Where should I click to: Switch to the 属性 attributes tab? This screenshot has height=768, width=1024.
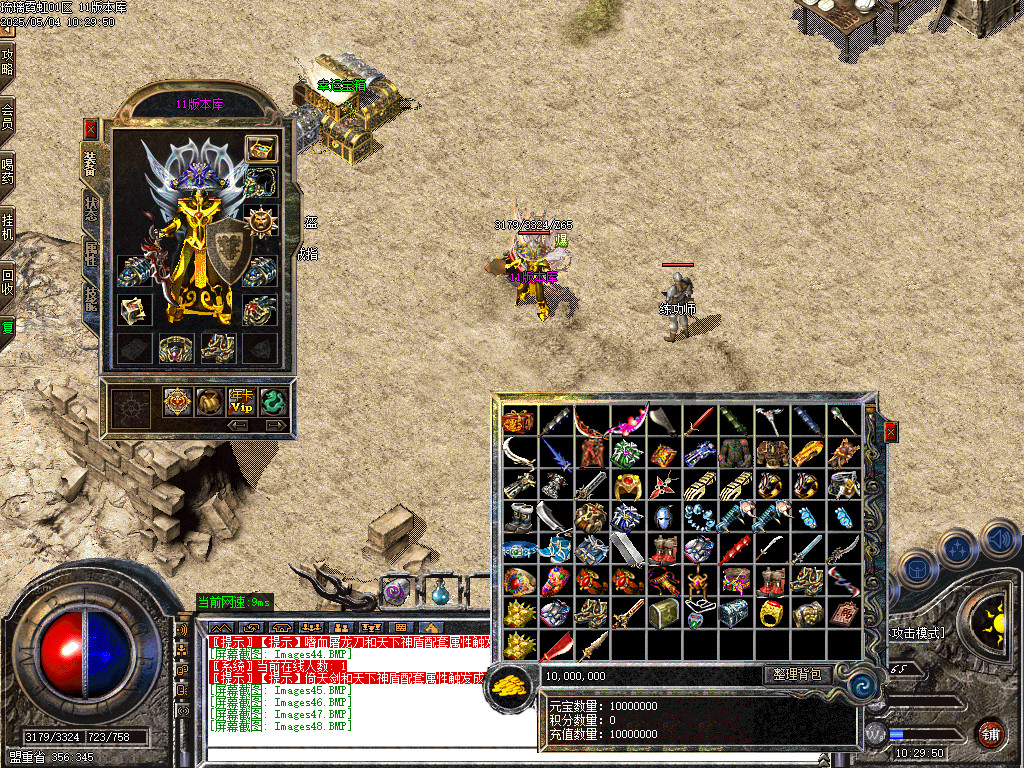coord(91,252)
